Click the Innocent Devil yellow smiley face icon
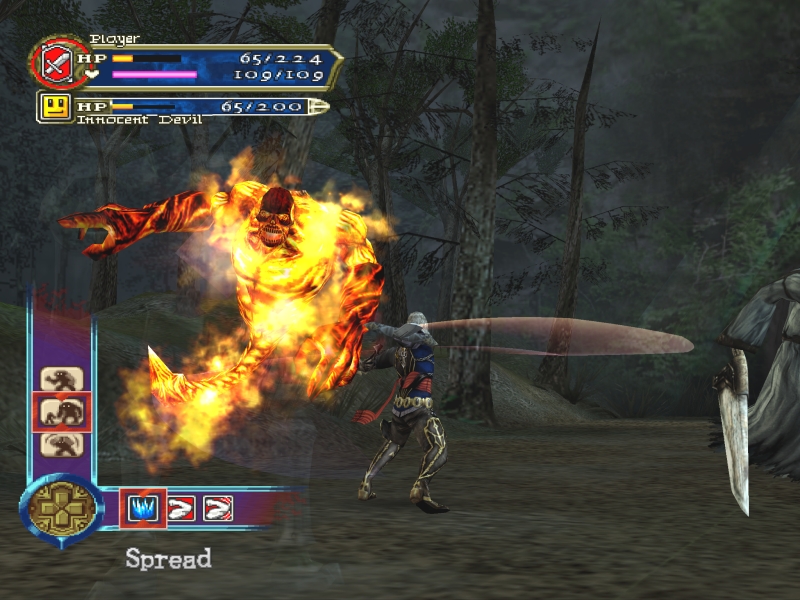This screenshot has height=600, width=800. tap(56, 106)
